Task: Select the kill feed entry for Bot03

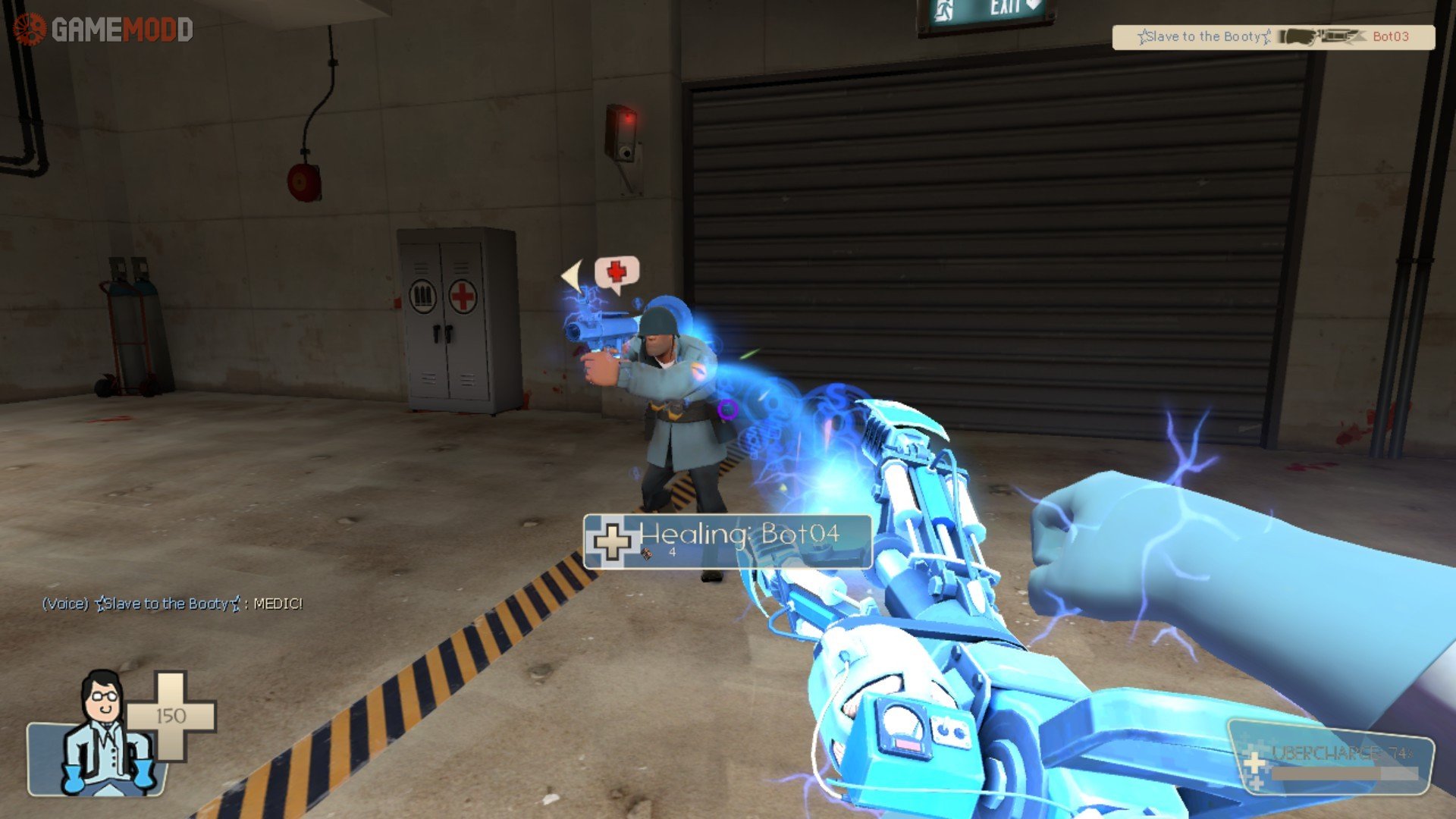Action: tap(1273, 36)
